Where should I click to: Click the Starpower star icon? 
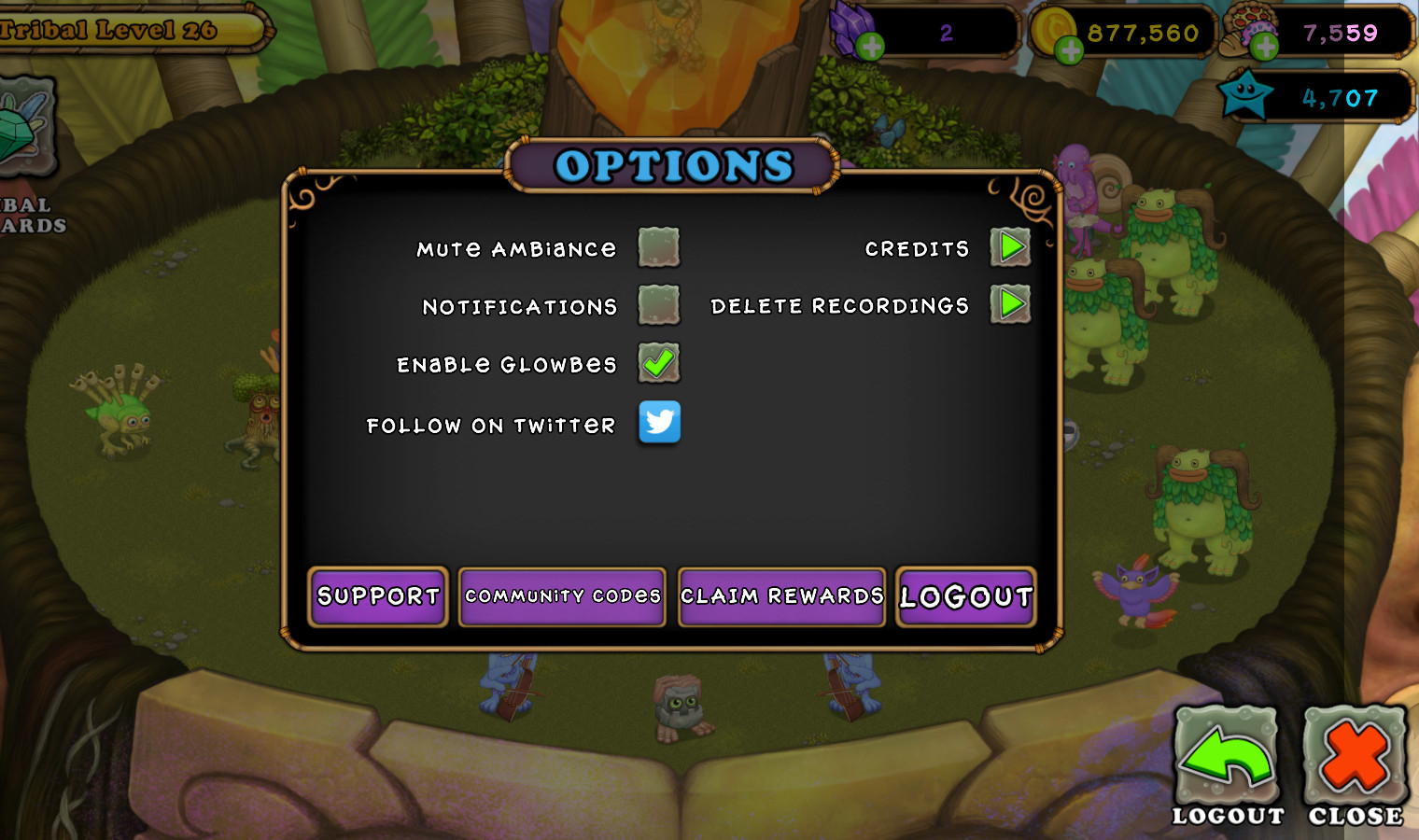(x=1246, y=95)
